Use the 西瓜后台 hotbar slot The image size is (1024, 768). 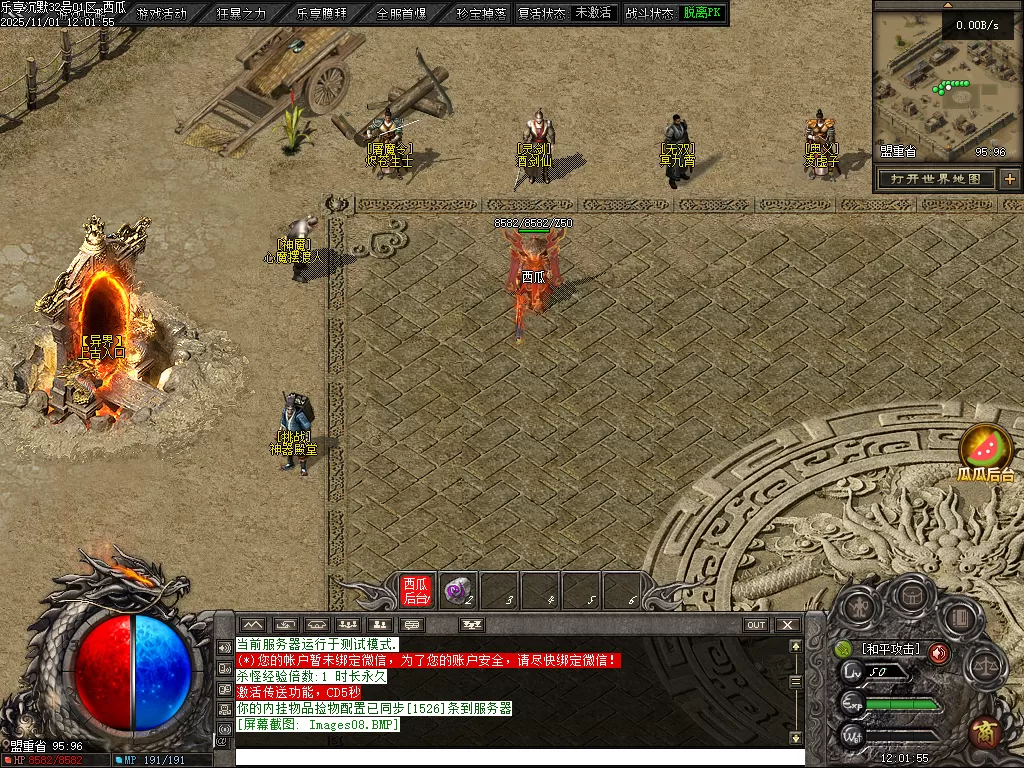(x=415, y=590)
